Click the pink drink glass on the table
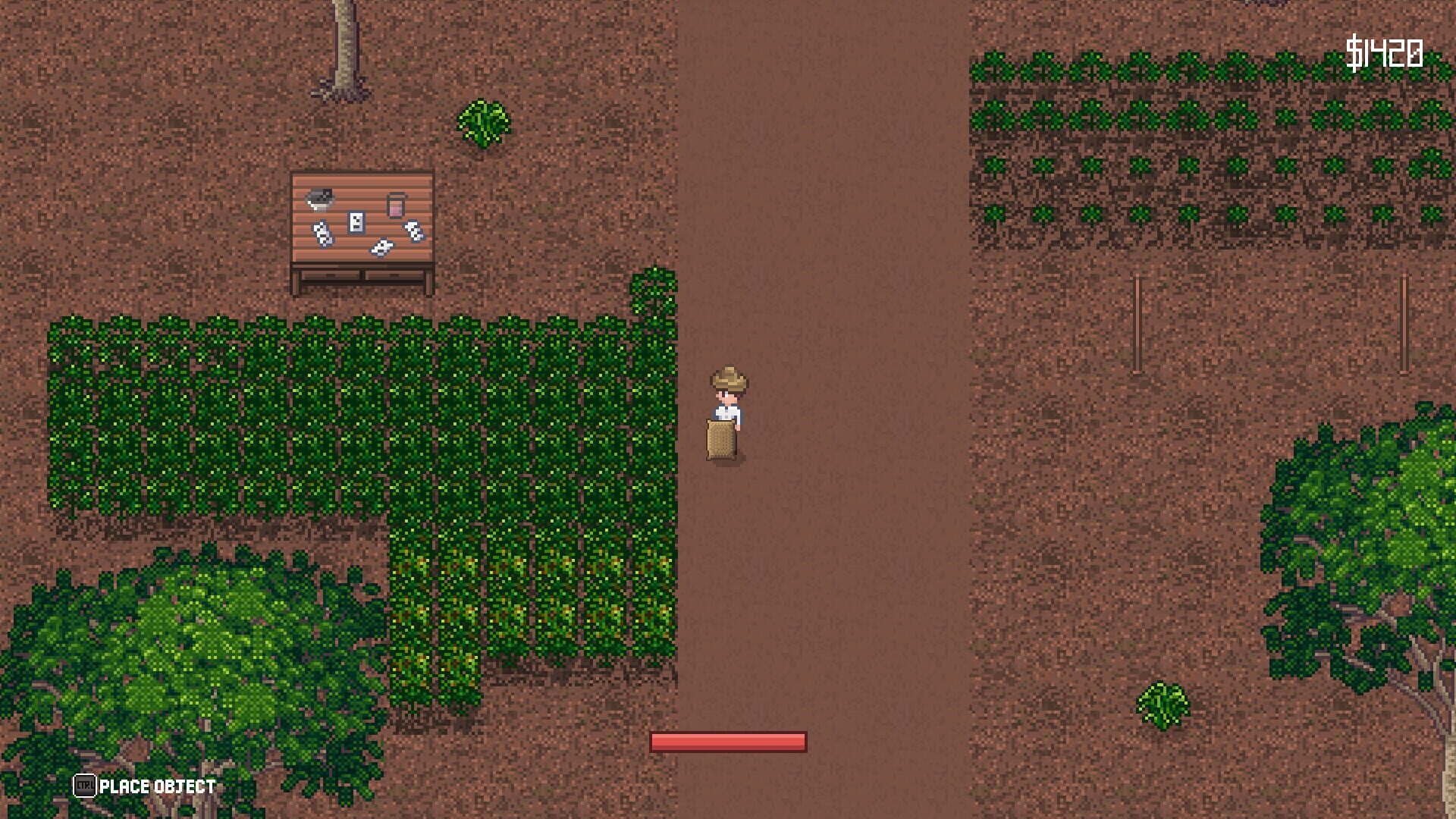 coord(395,206)
